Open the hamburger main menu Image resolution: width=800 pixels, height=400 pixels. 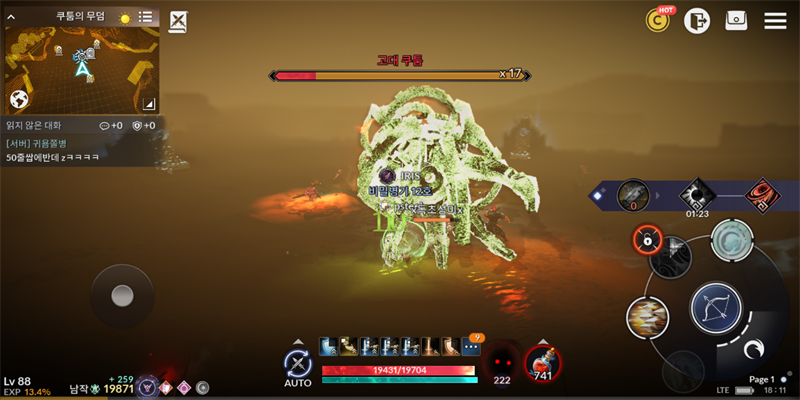(x=775, y=20)
